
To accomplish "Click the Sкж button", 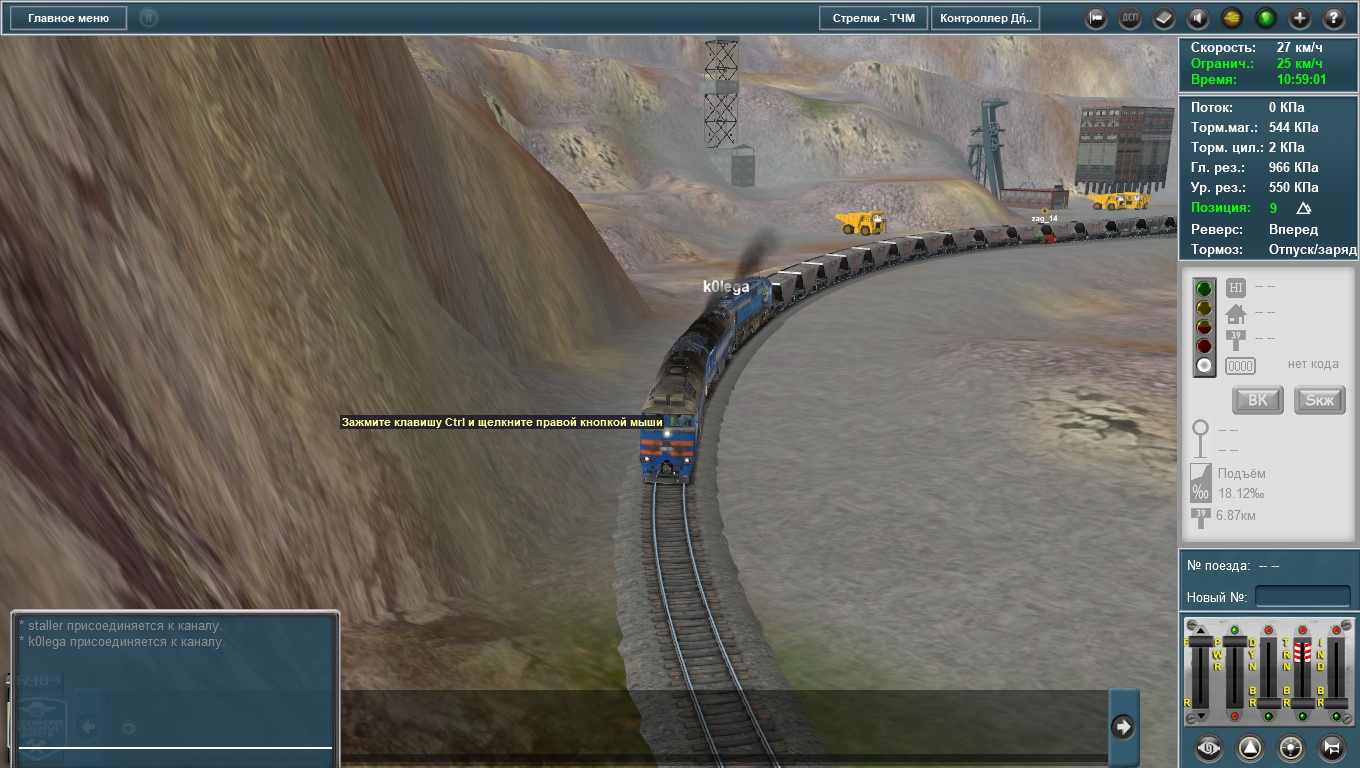I will pos(1320,400).
